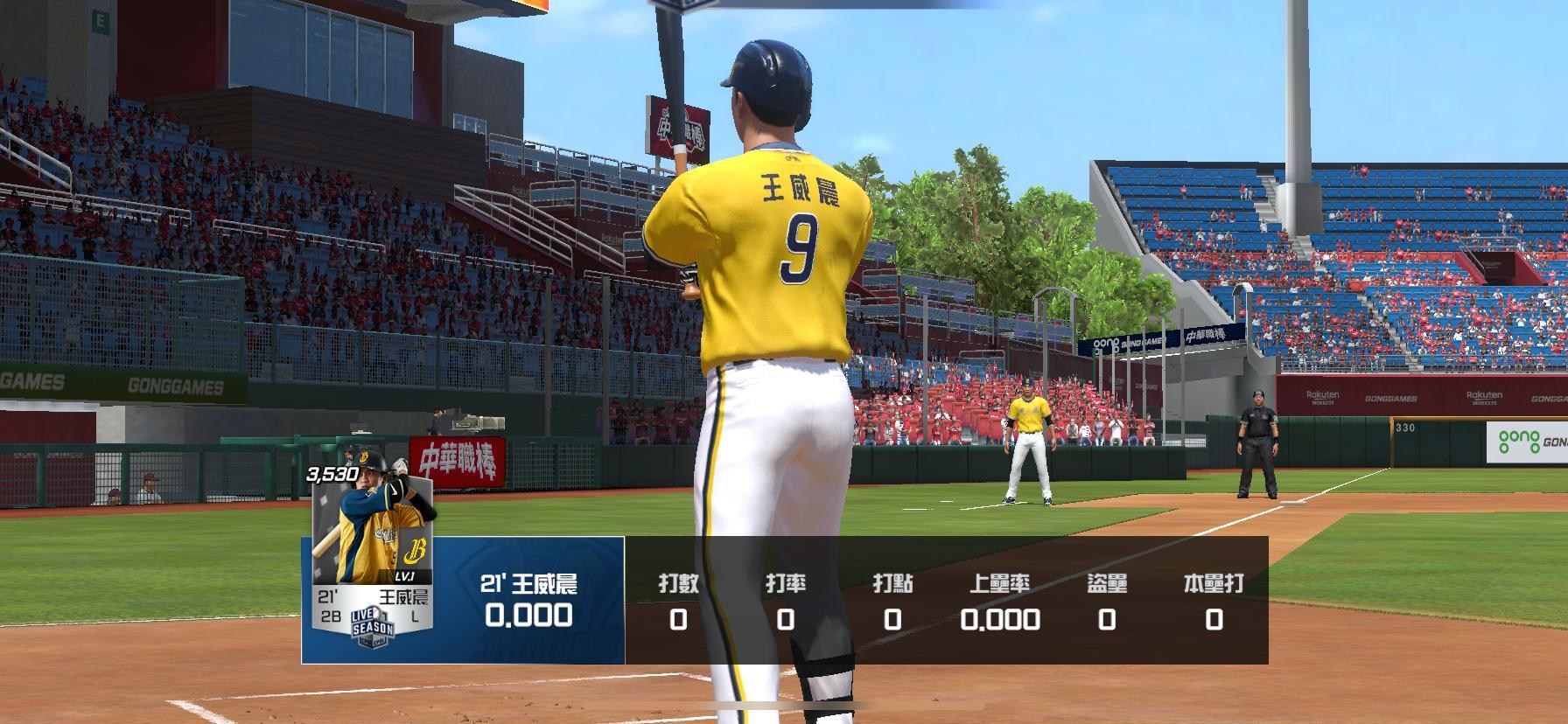
Task: Select the 王威晨 player card
Action: pyautogui.click(x=373, y=557)
